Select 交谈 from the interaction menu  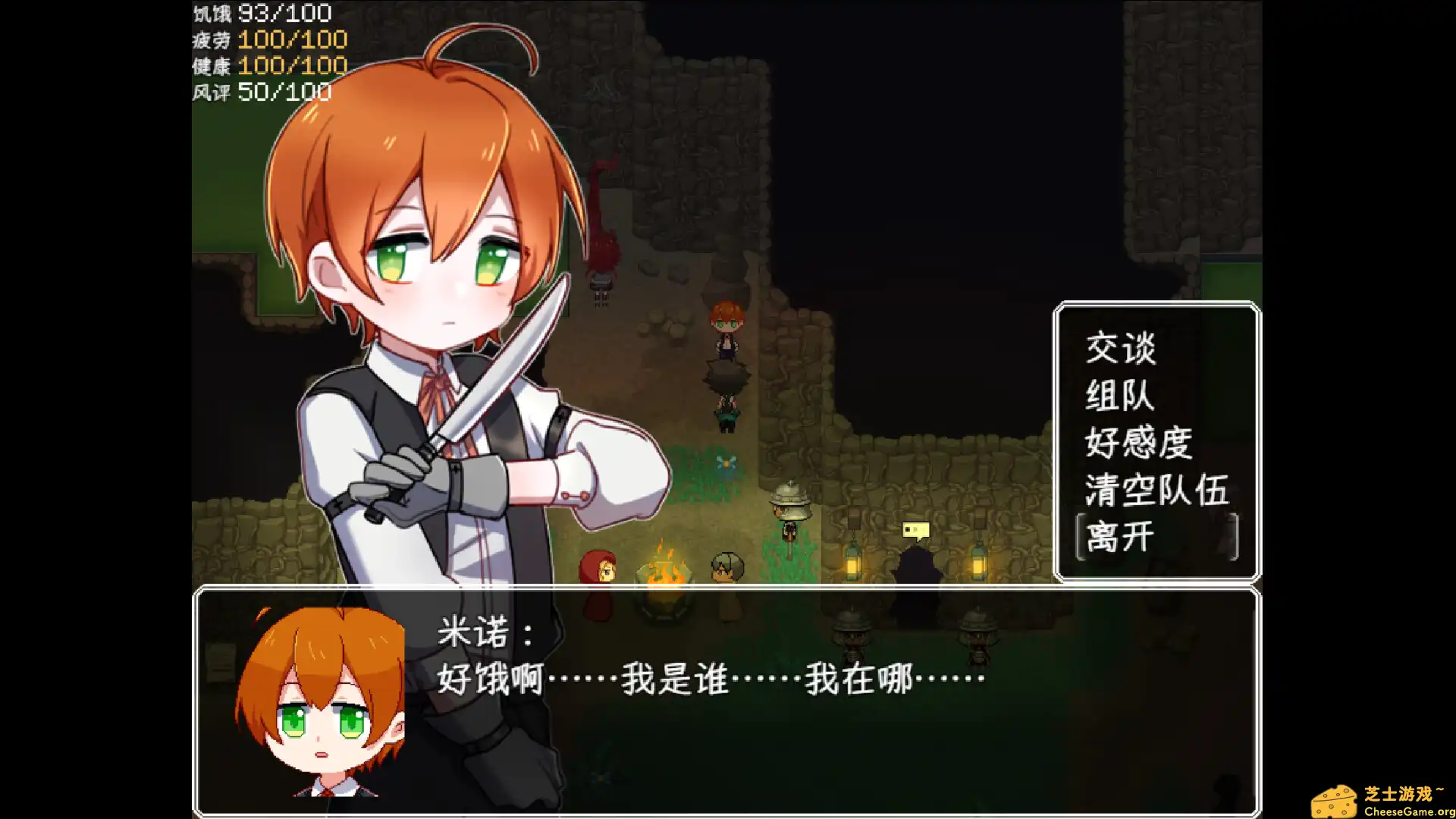point(1122,348)
